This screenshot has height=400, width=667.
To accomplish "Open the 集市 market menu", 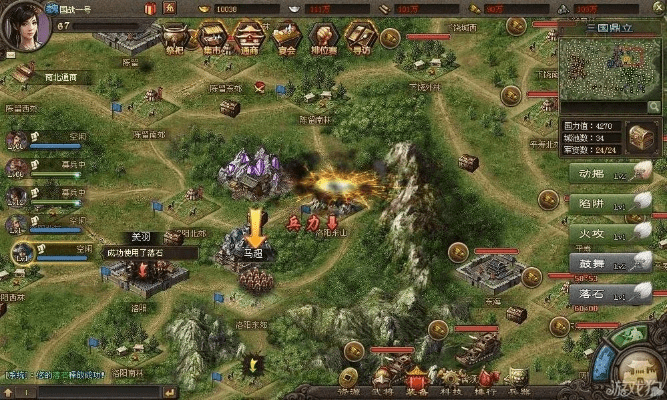I will pyautogui.click(x=213, y=37).
